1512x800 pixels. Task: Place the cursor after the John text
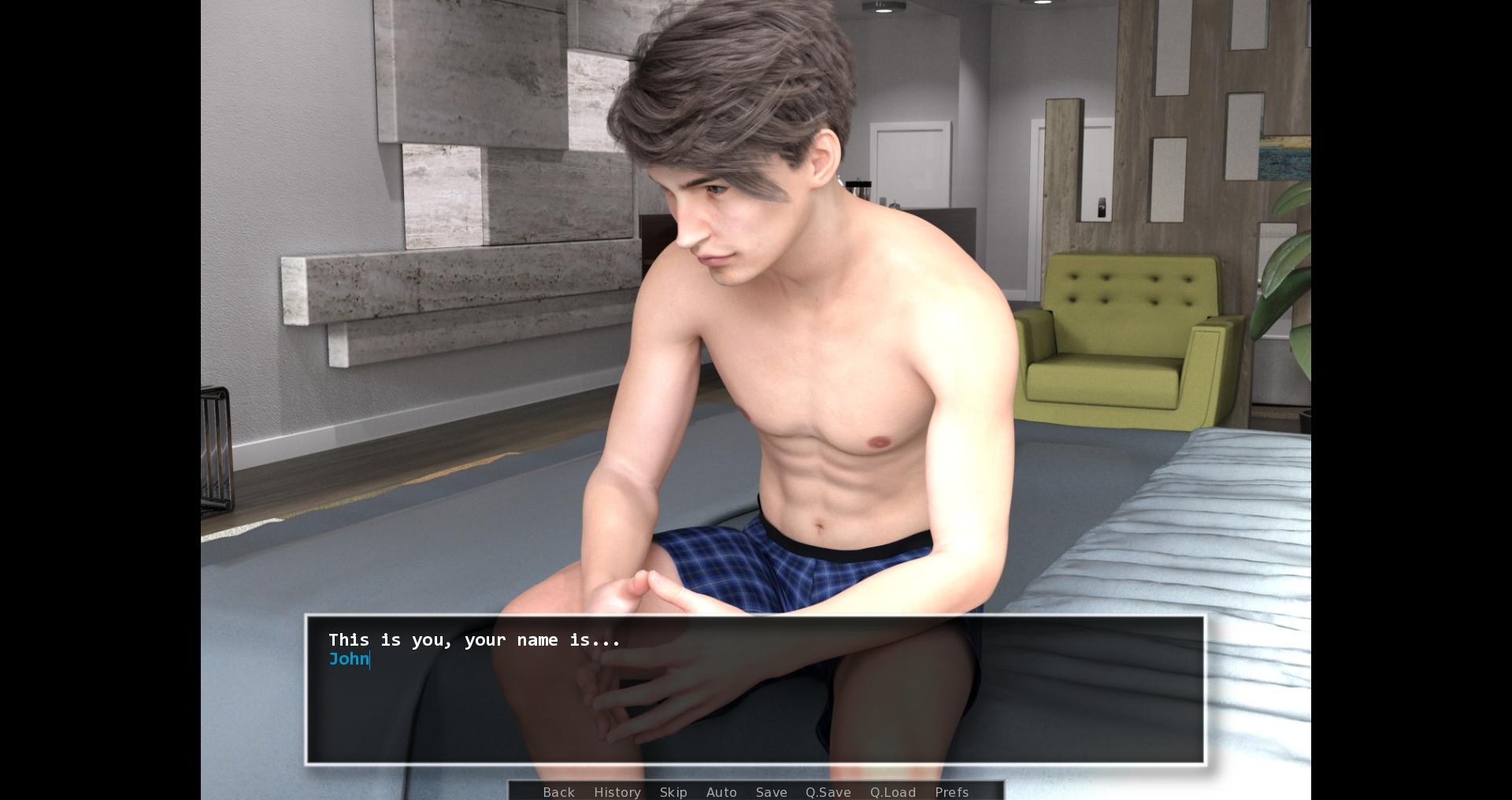369,659
